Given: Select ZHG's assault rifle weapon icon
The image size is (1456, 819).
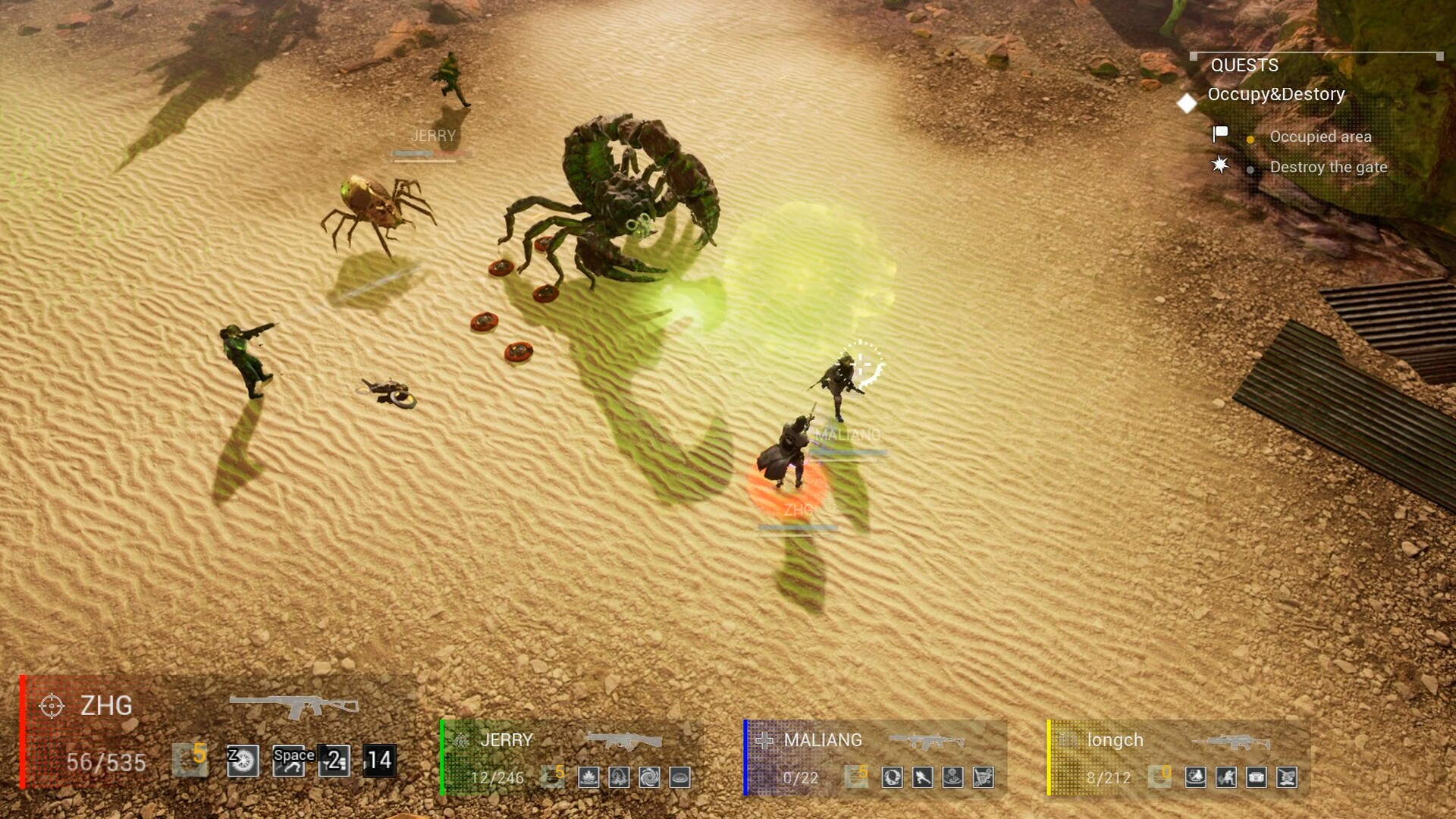Looking at the screenshot, I should (293, 706).
